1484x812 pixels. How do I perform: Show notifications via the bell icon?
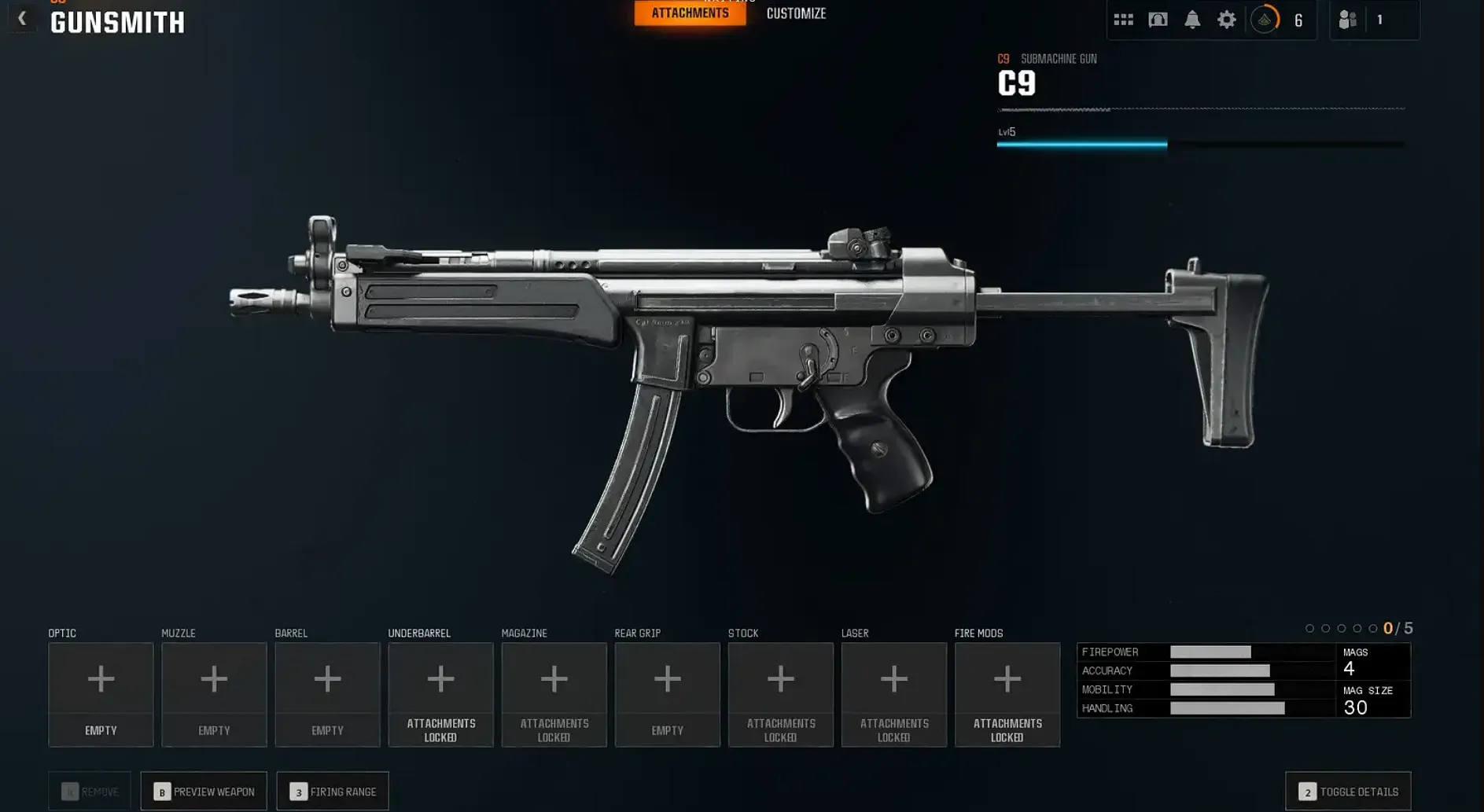[x=1192, y=20]
